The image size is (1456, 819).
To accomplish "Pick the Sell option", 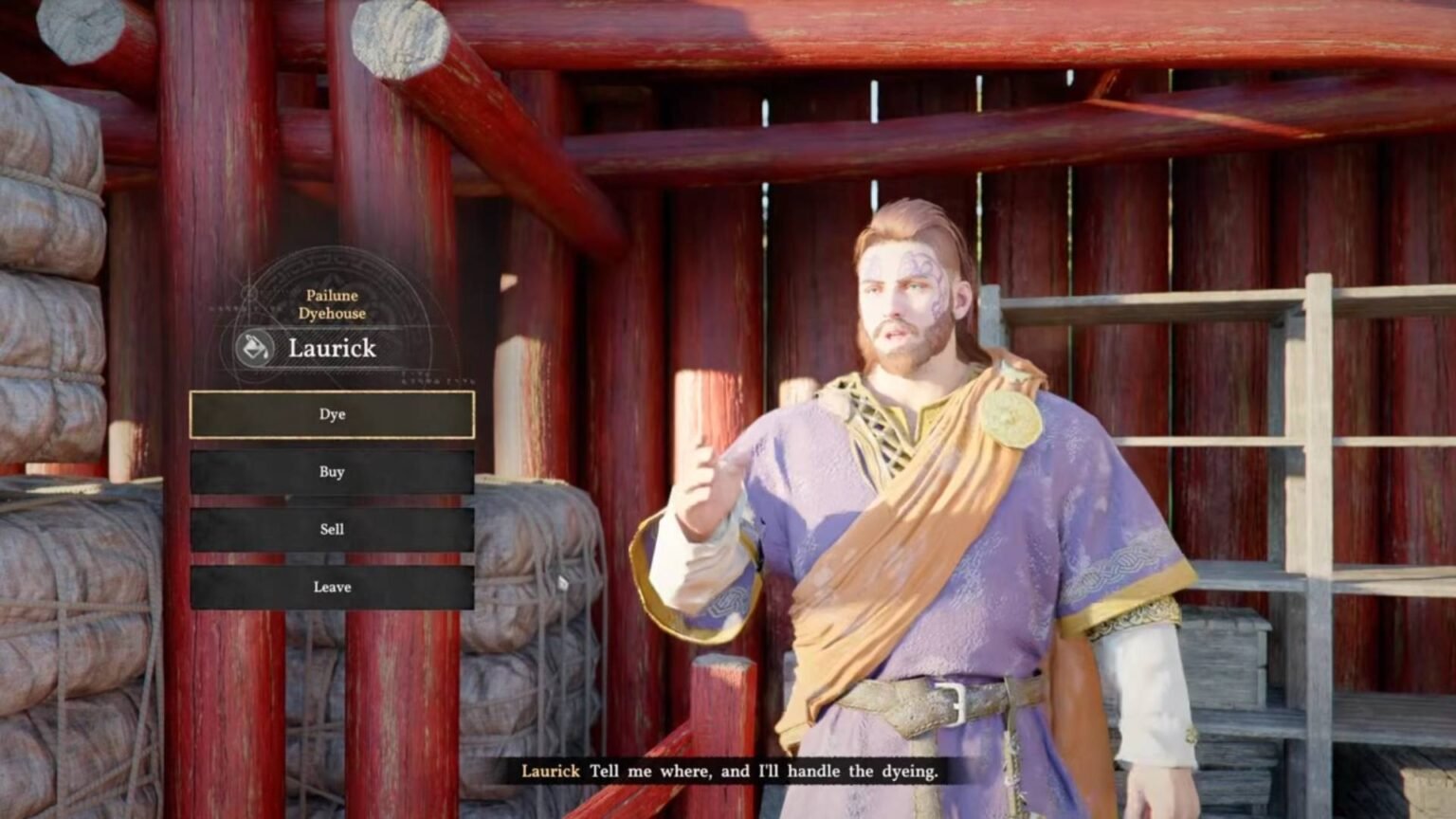I will 332,529.
